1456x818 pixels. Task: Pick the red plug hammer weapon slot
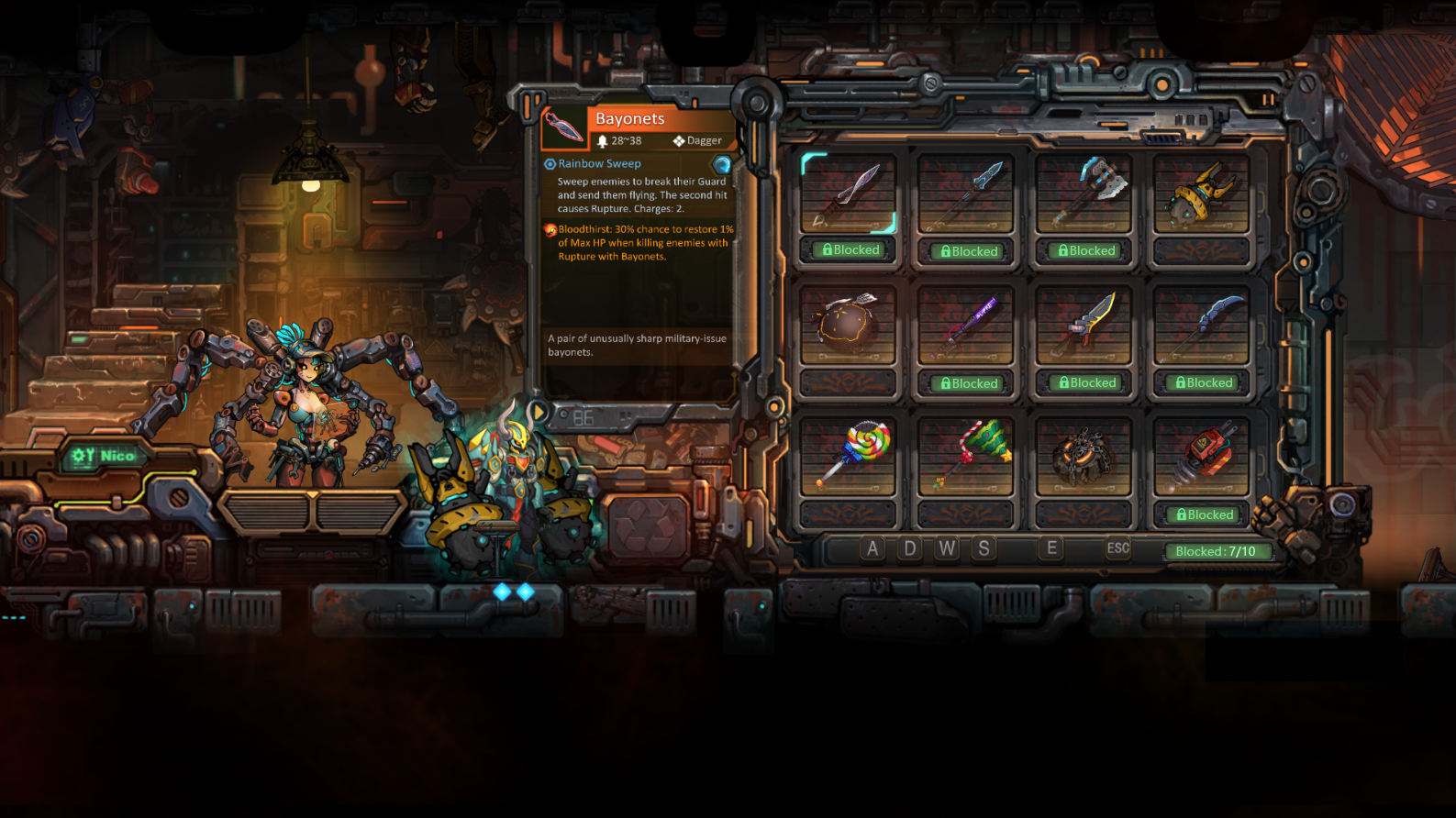pos(1201,456)
